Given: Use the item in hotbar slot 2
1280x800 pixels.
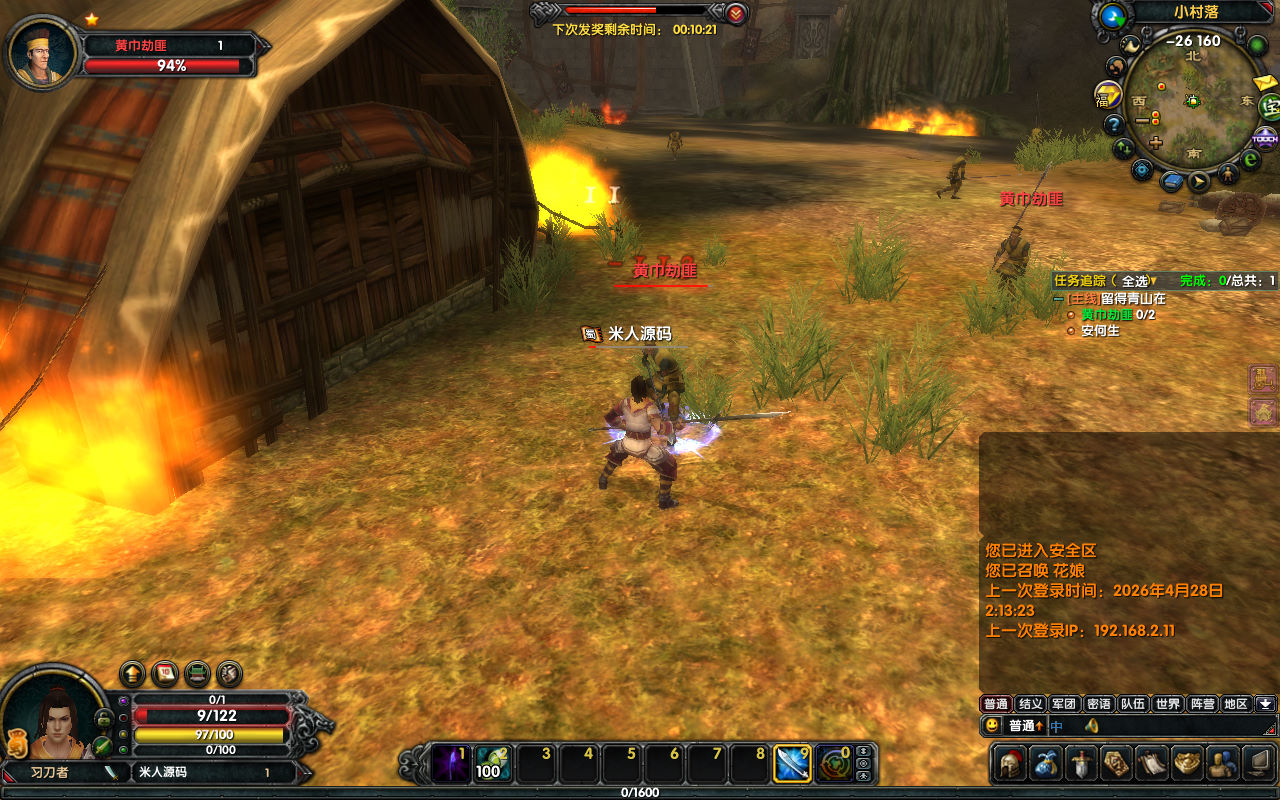Looking at the screenshot, I should click(491, 764).
